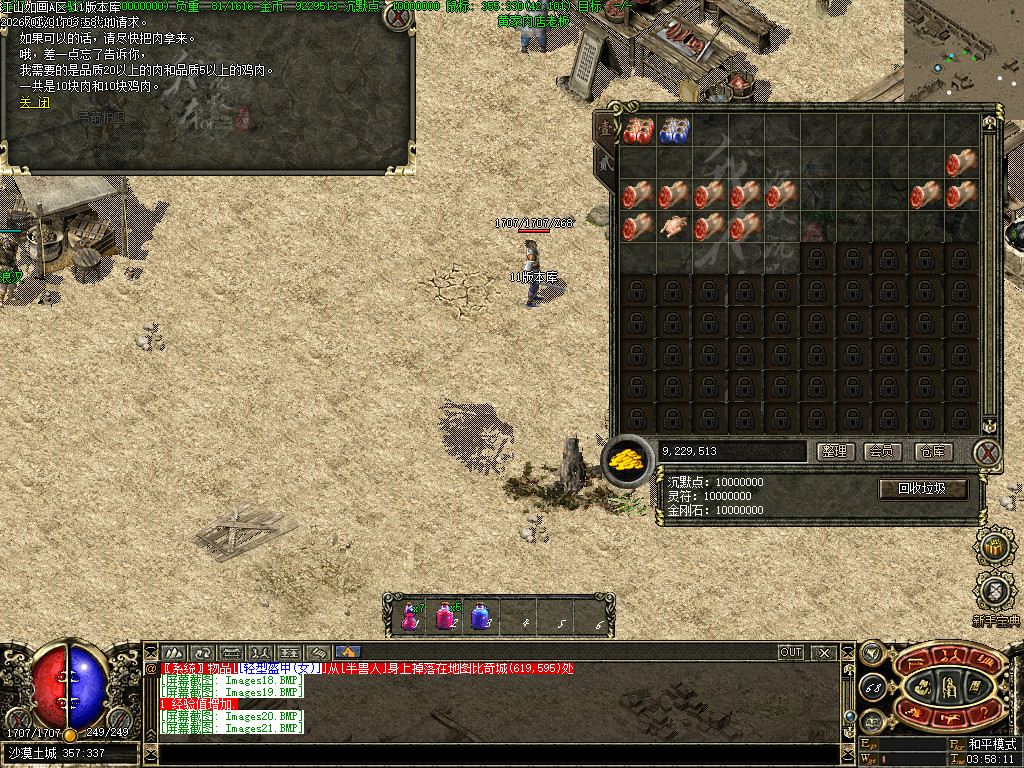Click the treasure chest icon above 新手宝典
Image resolution: width=1024 pixels, height=768 pixels.
pos(994,546)
